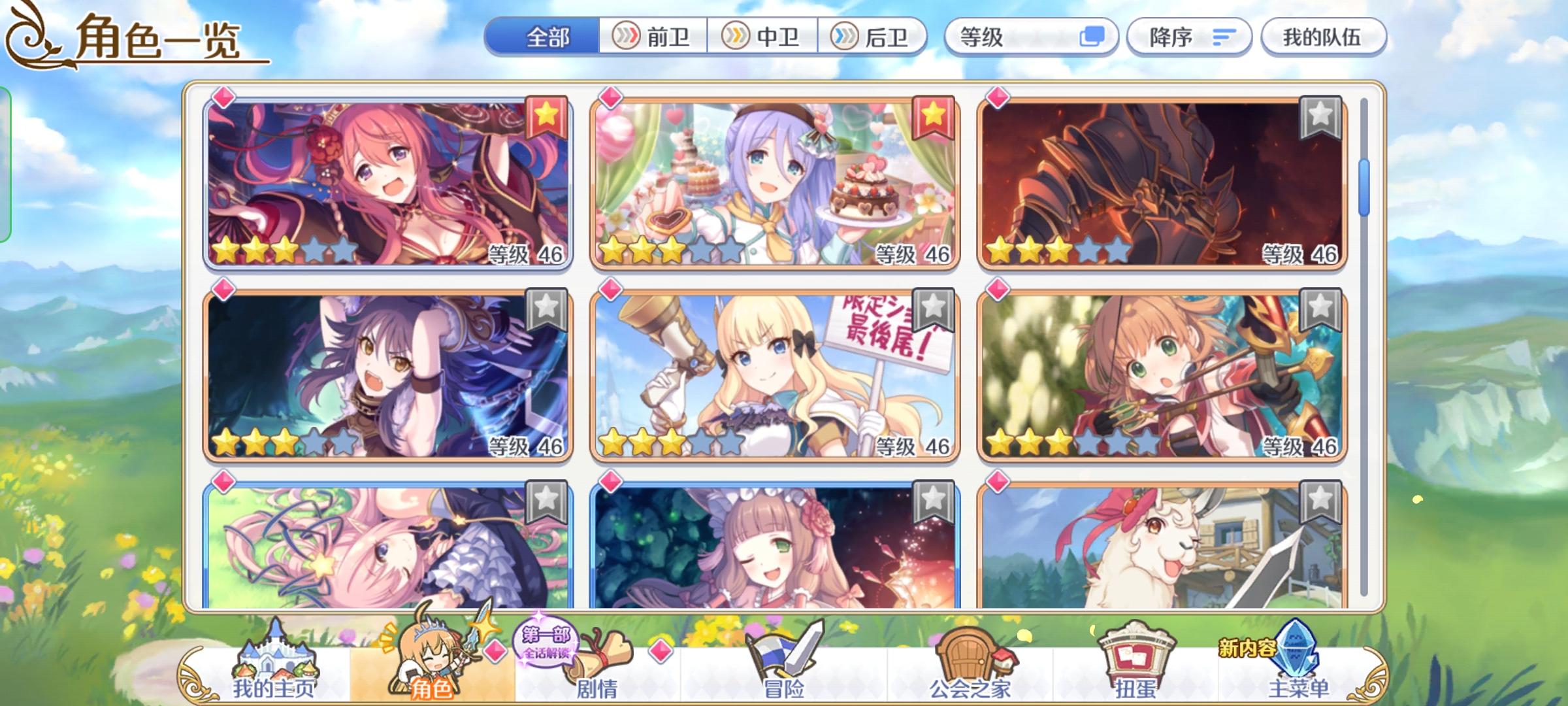Image resolution: width=1568 pixels, height=706 pixels.
Task: Open 我的队伍 team list
Action: pyautogui.click(x=1322, y=37)
